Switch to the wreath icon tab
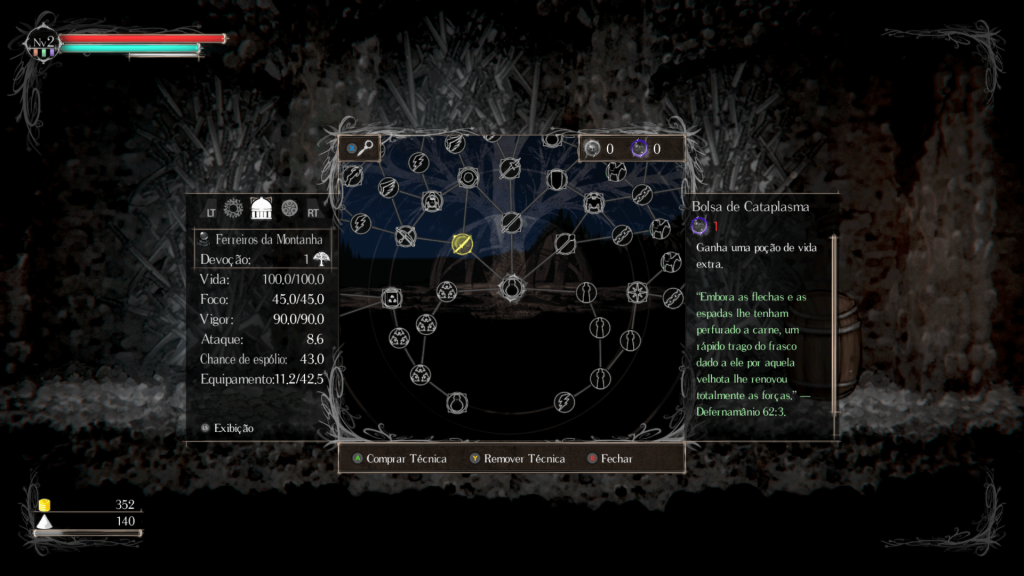Viewport: 1024px width, 576px height. (234, 208)
